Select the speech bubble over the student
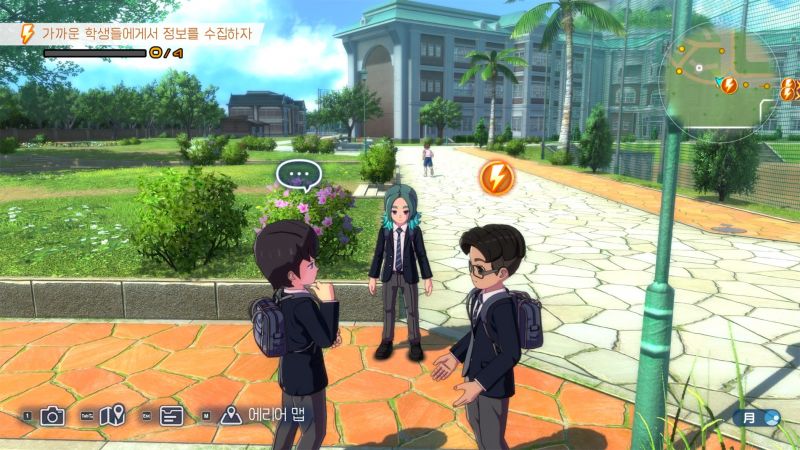 [297, 177]
